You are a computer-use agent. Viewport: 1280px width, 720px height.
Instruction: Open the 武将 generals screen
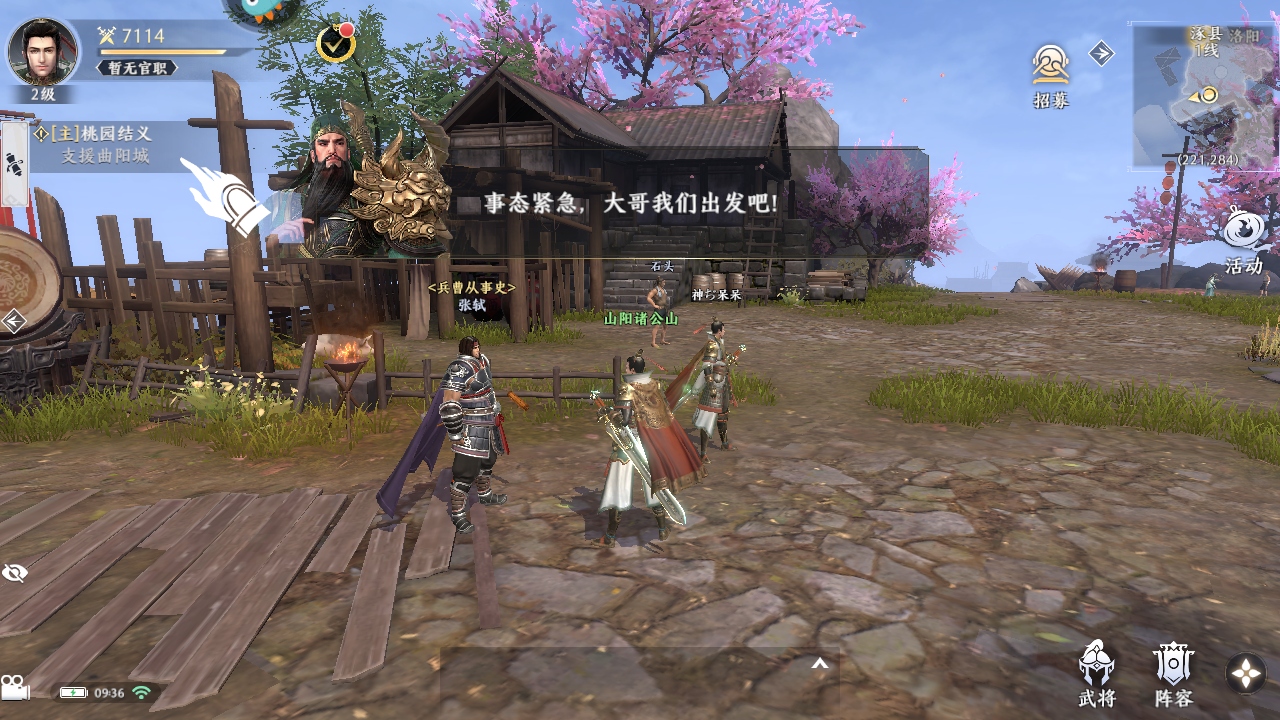1097,674
